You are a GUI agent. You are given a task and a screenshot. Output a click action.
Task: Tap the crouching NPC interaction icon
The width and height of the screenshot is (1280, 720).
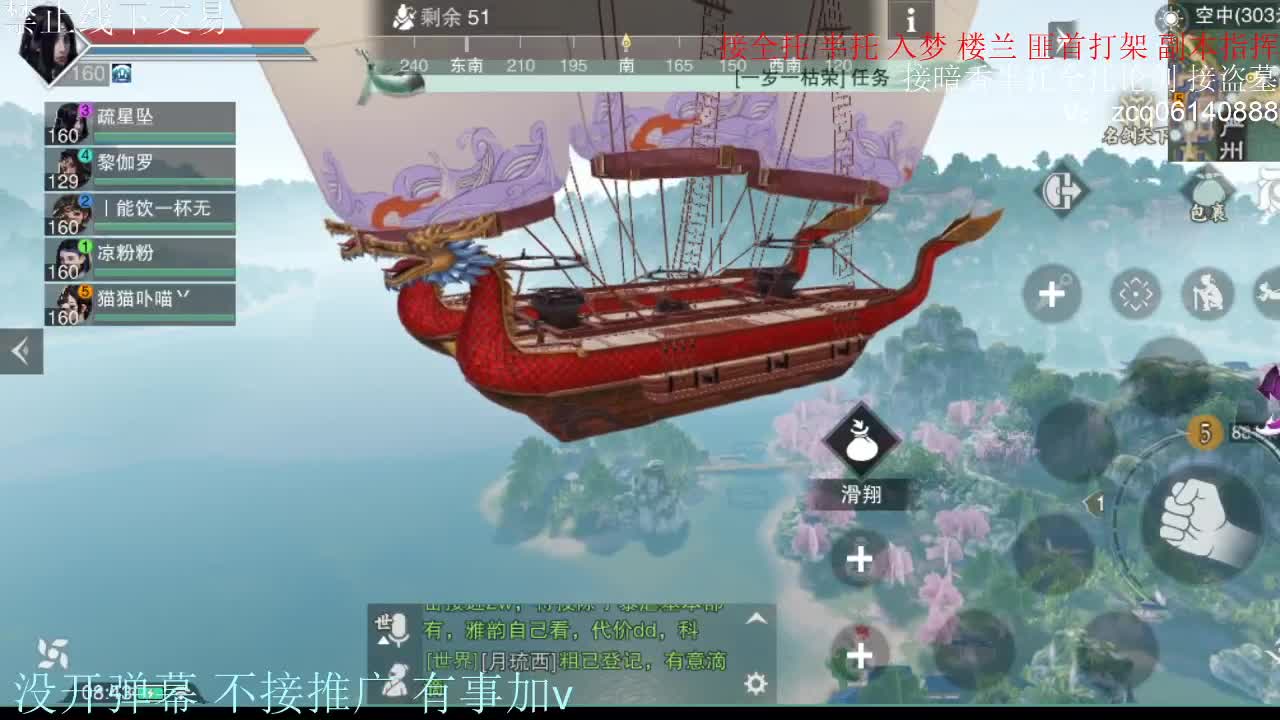1208,292
